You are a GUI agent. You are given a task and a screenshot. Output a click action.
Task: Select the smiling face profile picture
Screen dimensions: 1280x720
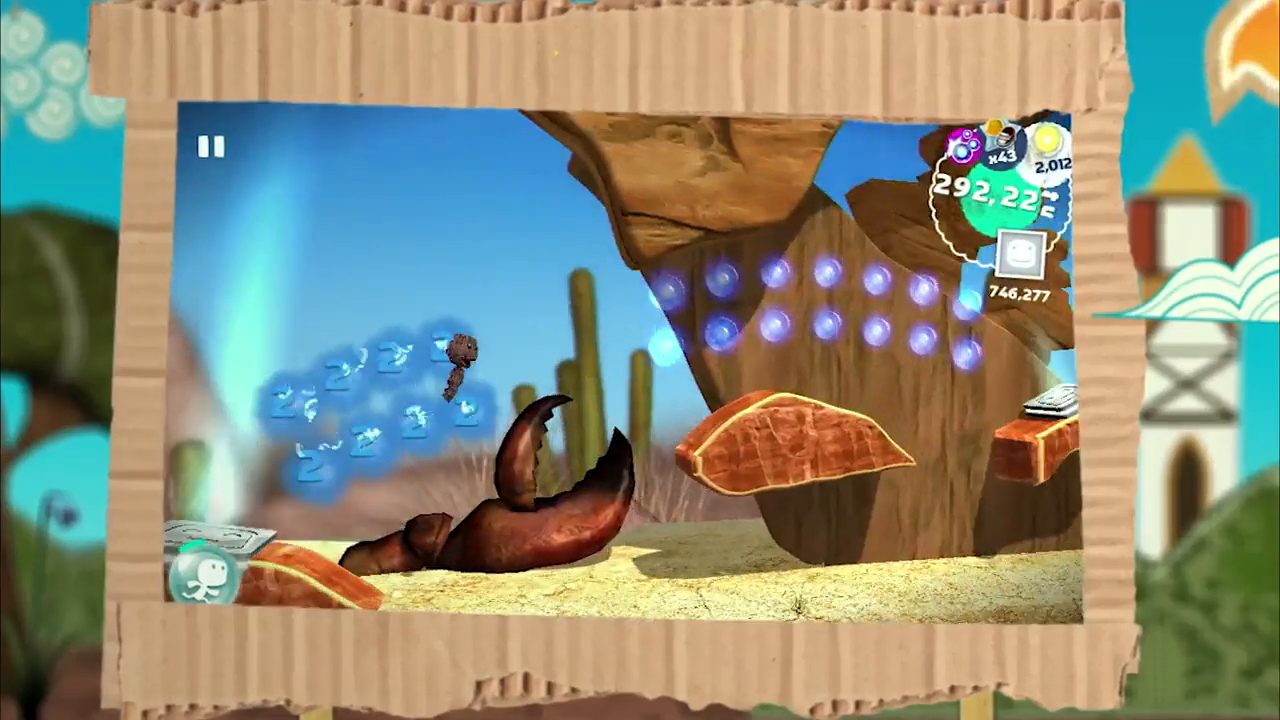[x=1019, y=252]
